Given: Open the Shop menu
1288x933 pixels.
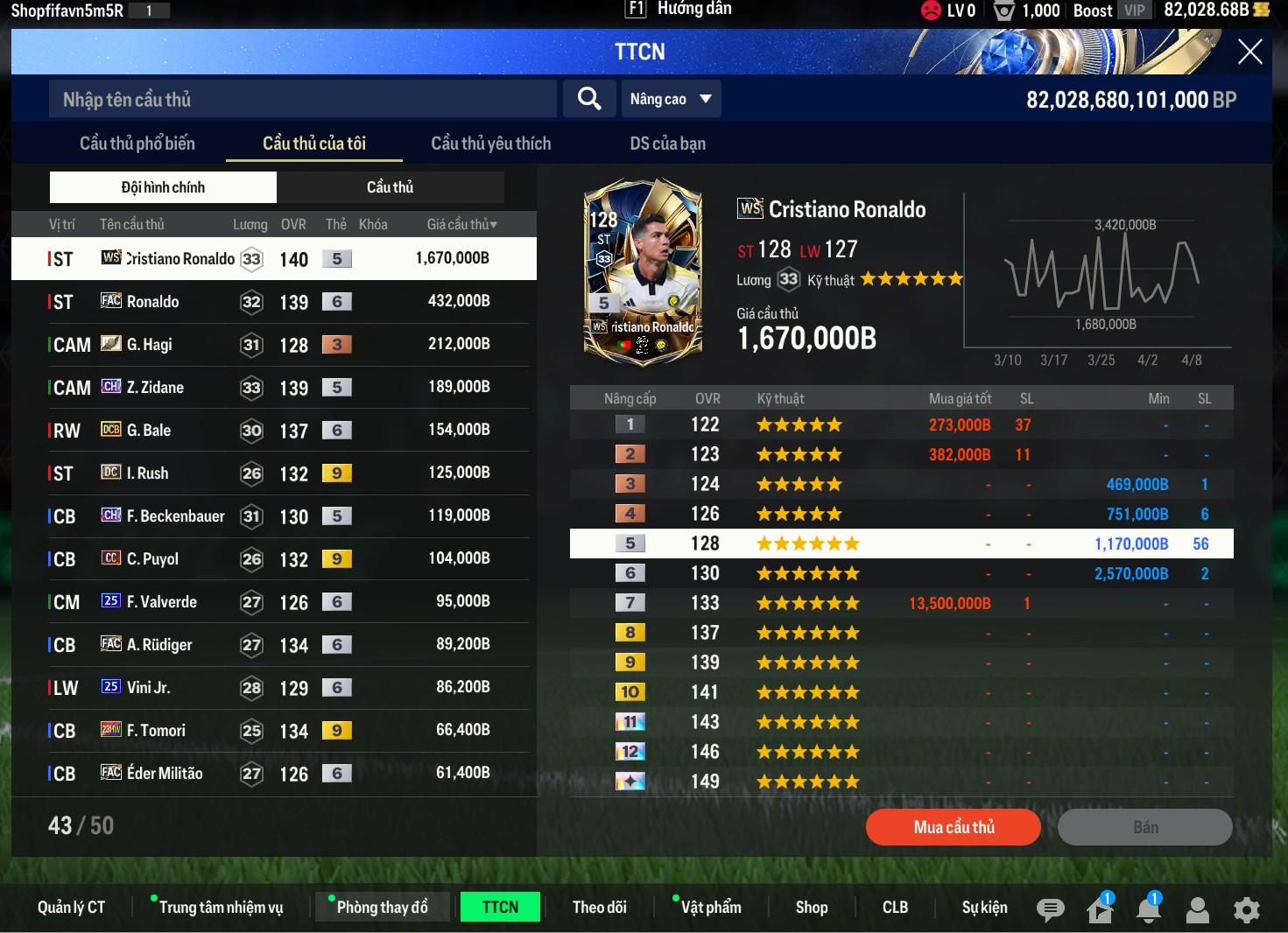Looking at the screenshot, I should [x=812, y=908].
